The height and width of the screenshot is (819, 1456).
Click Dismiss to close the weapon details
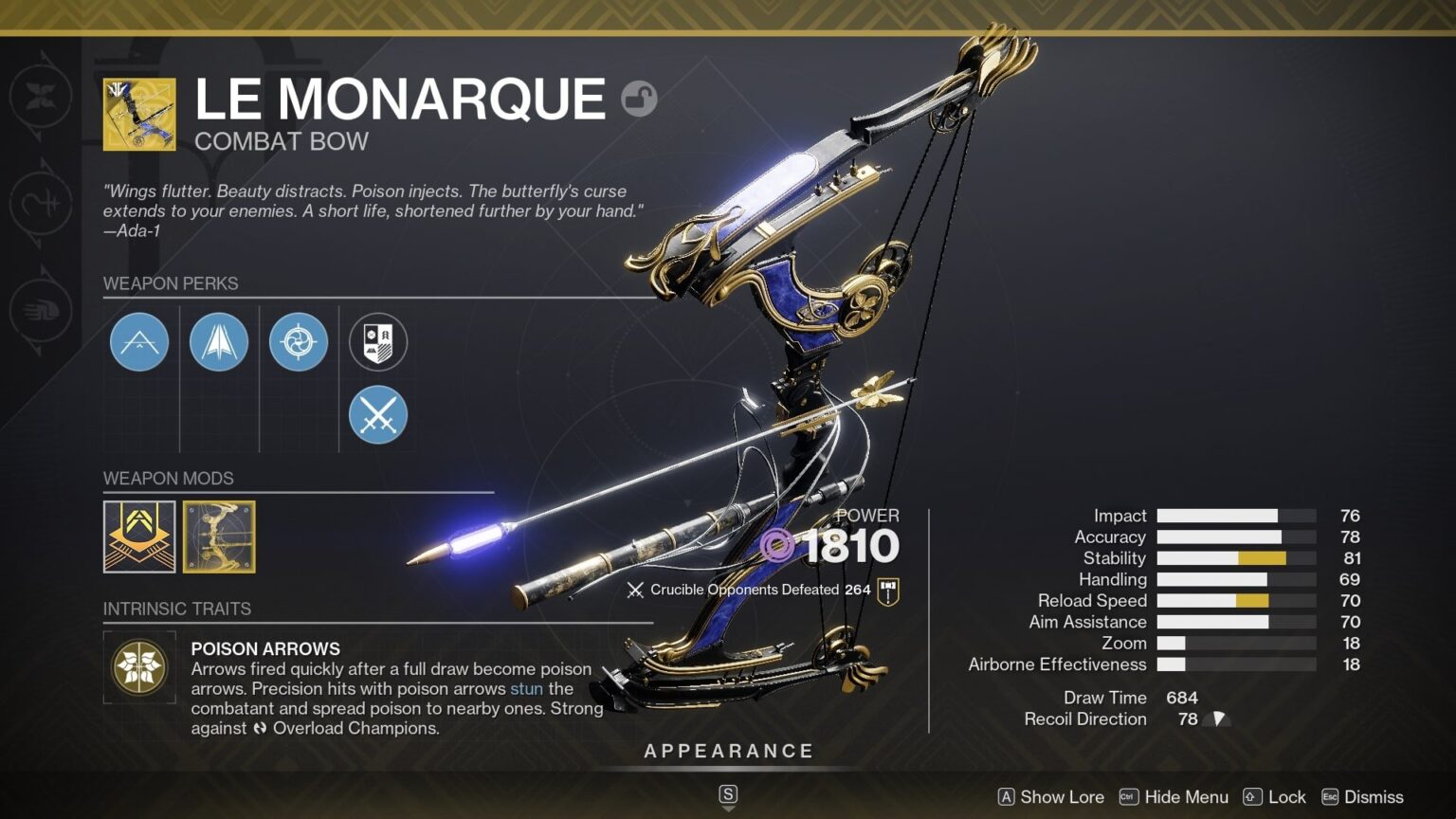1373,797
